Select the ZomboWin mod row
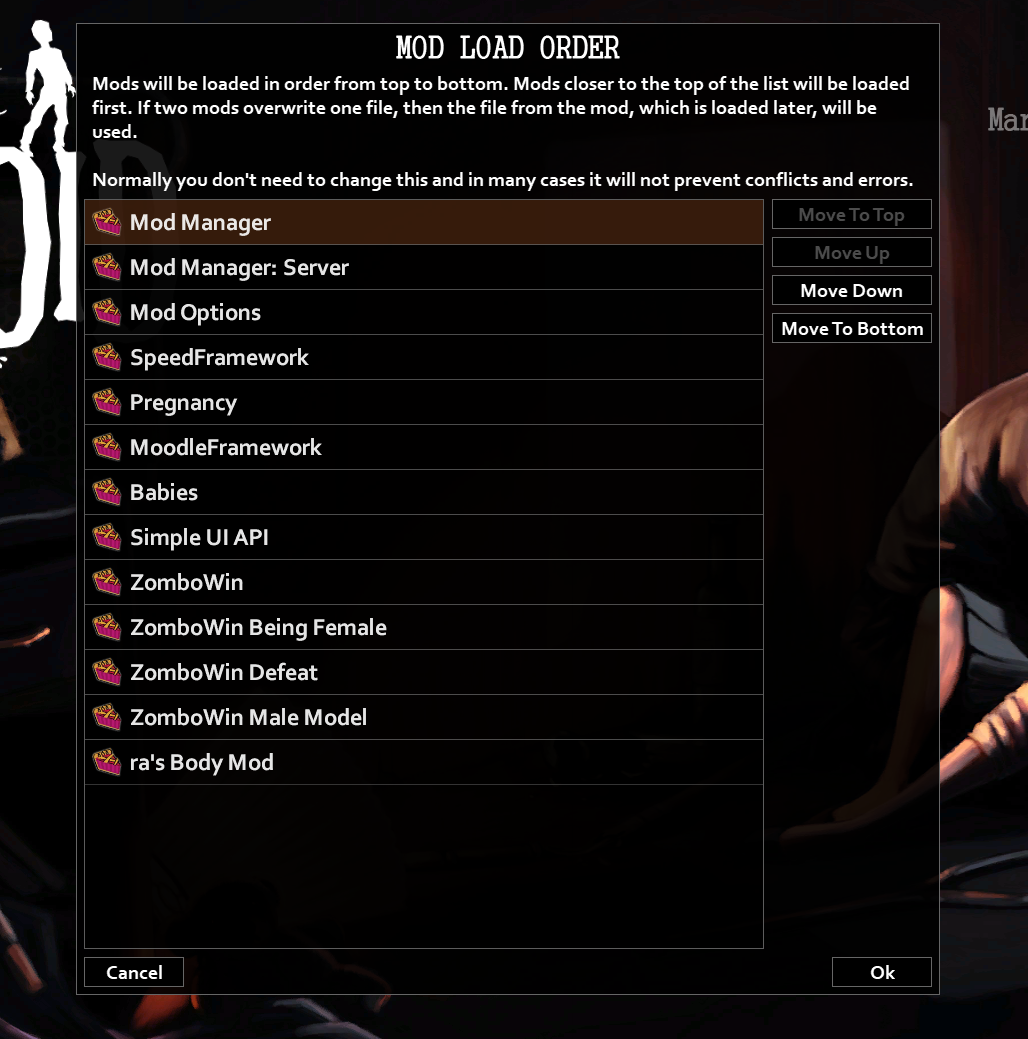 click(423, 582)
